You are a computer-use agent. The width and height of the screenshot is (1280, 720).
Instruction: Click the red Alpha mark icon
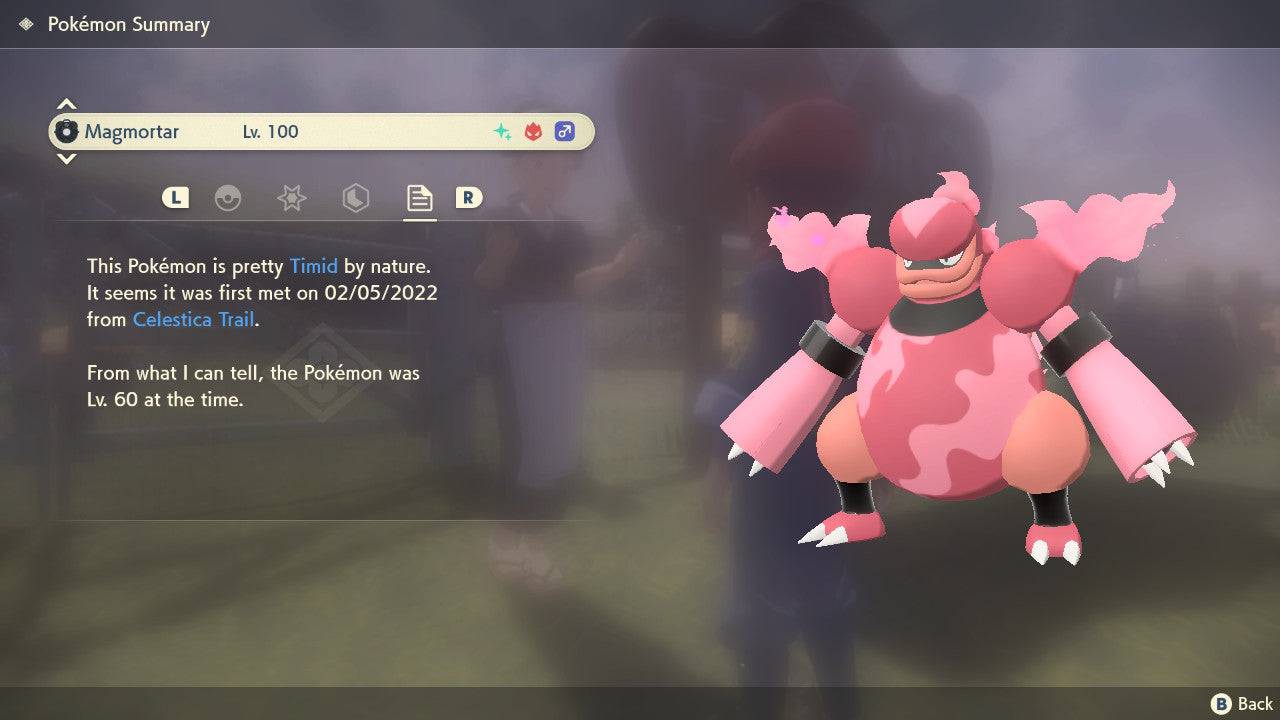pyautogui.click(x=533, y=131)
